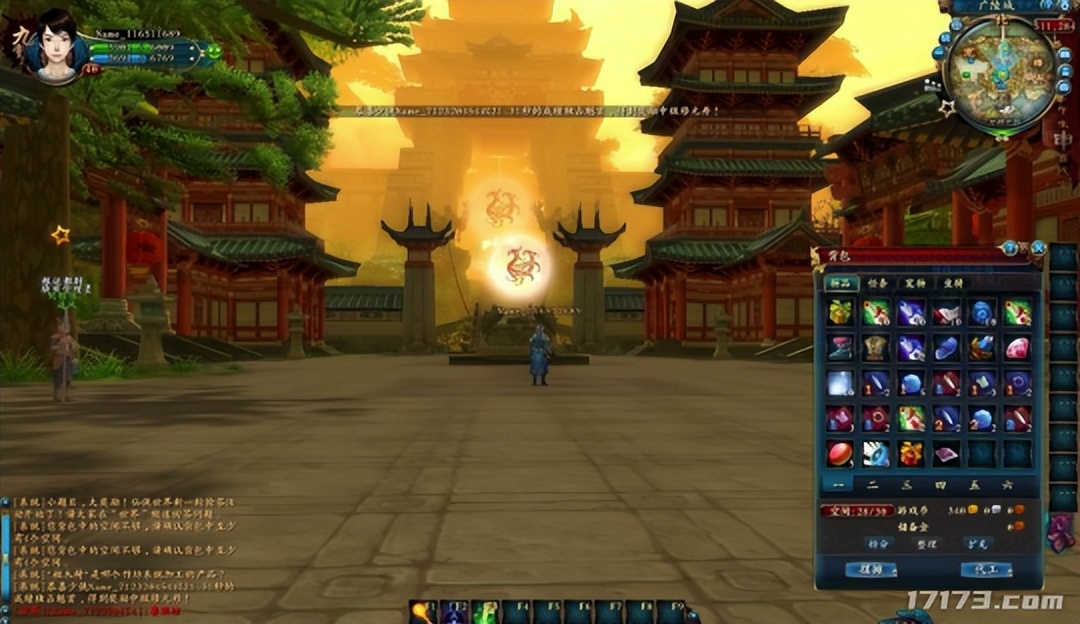Switch to backpack page 二
1080x624 pixels.
point(873,484)
